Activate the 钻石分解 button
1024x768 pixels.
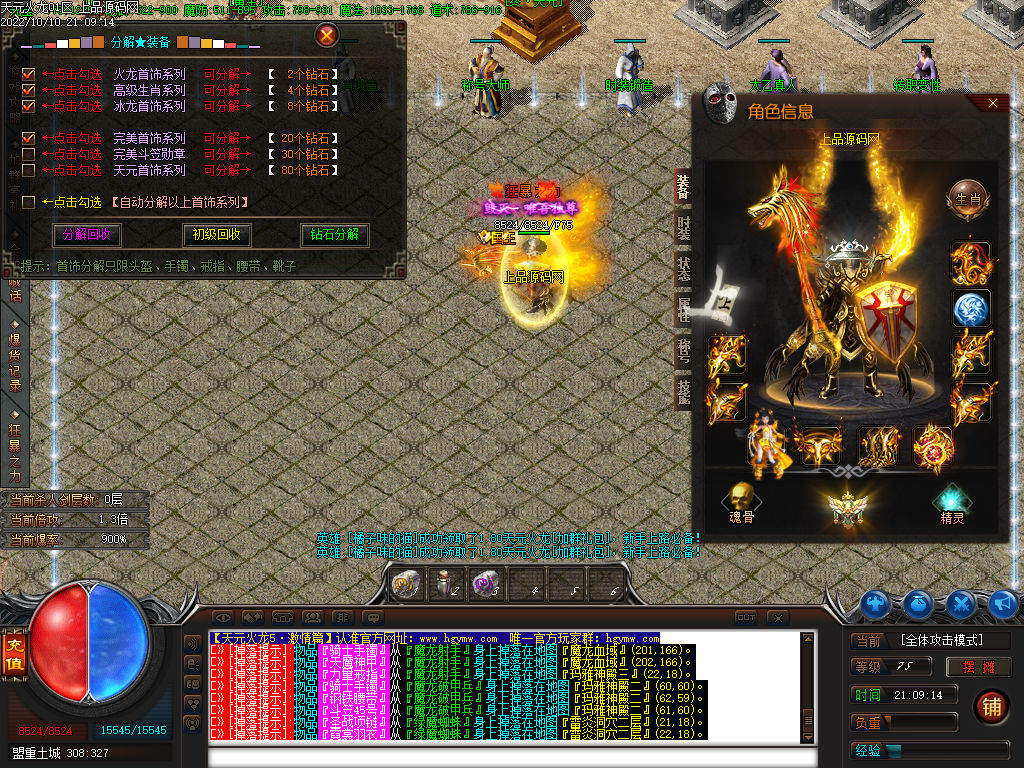point(335,235)
